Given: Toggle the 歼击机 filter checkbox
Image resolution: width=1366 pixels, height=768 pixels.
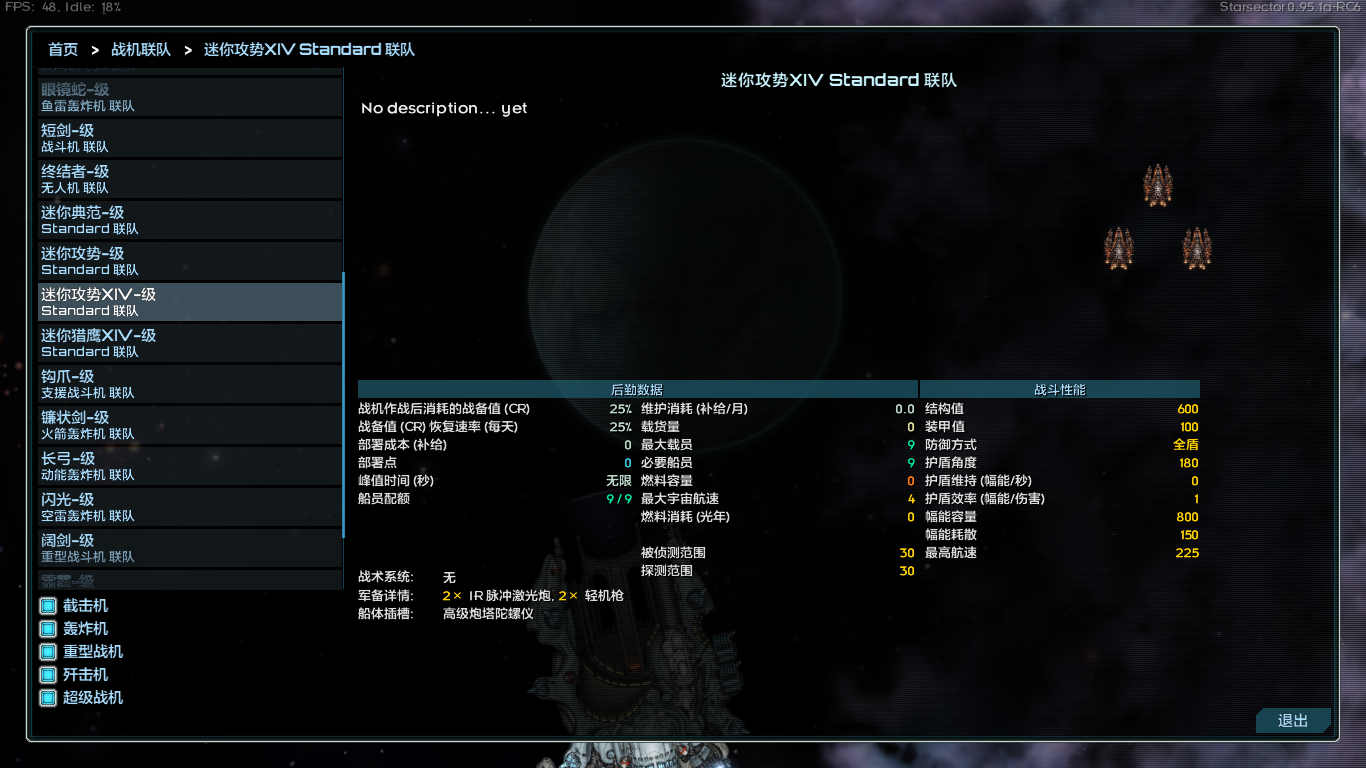Looking at the screenshot, I should pos(46,674).
